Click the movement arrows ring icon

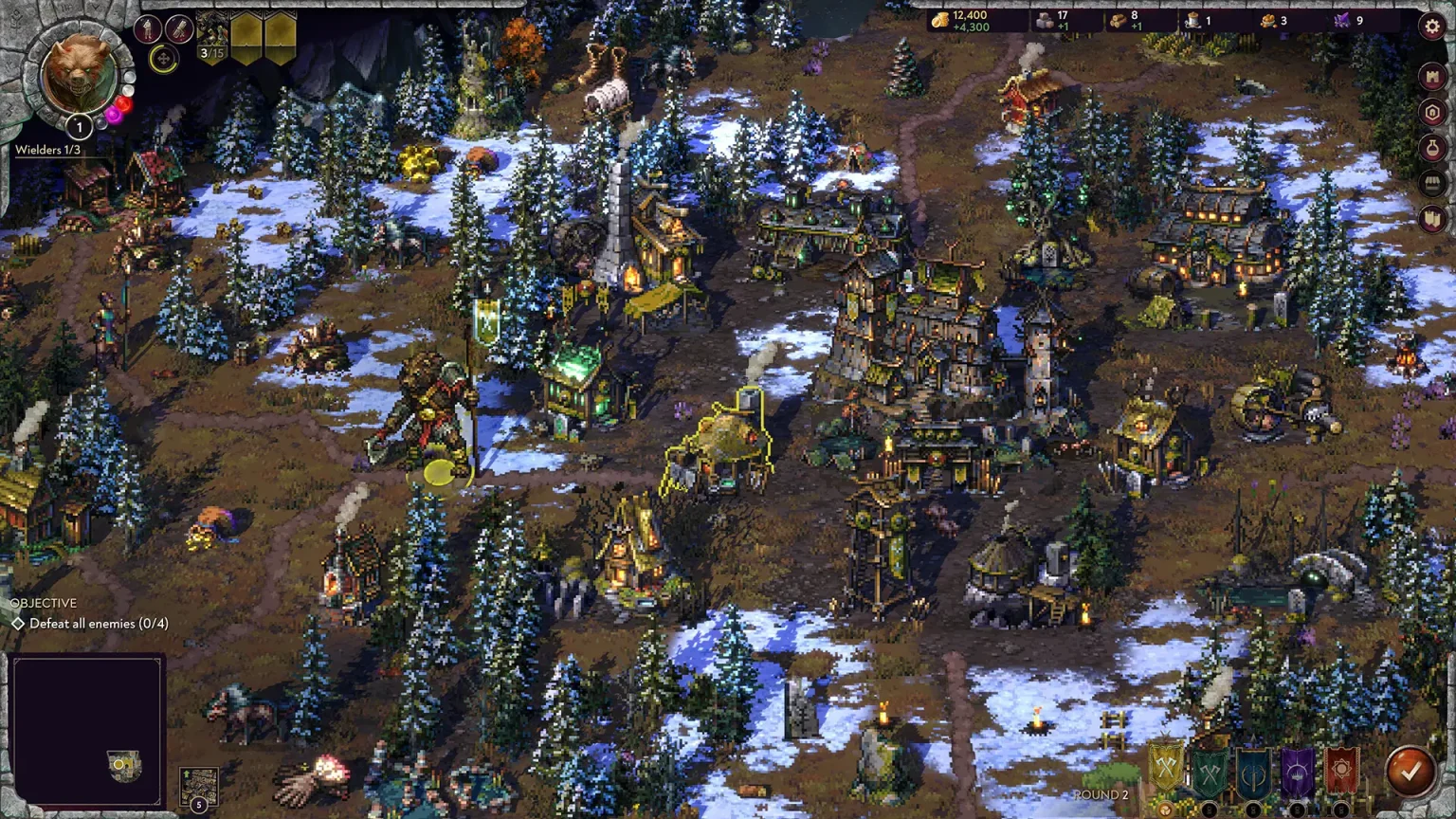click(163, 60)
